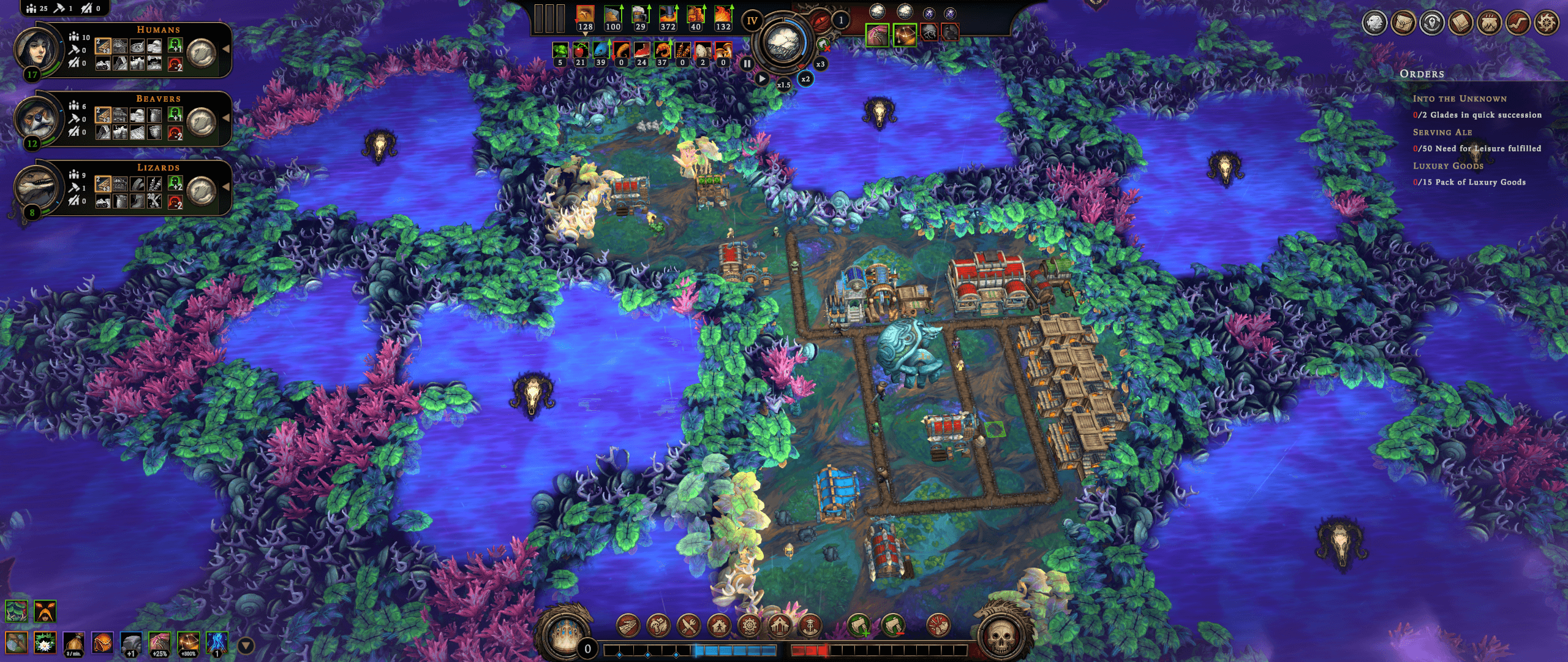Open the housing buildings category
This screenshot has height=662, width=1568.
(719, 626)
